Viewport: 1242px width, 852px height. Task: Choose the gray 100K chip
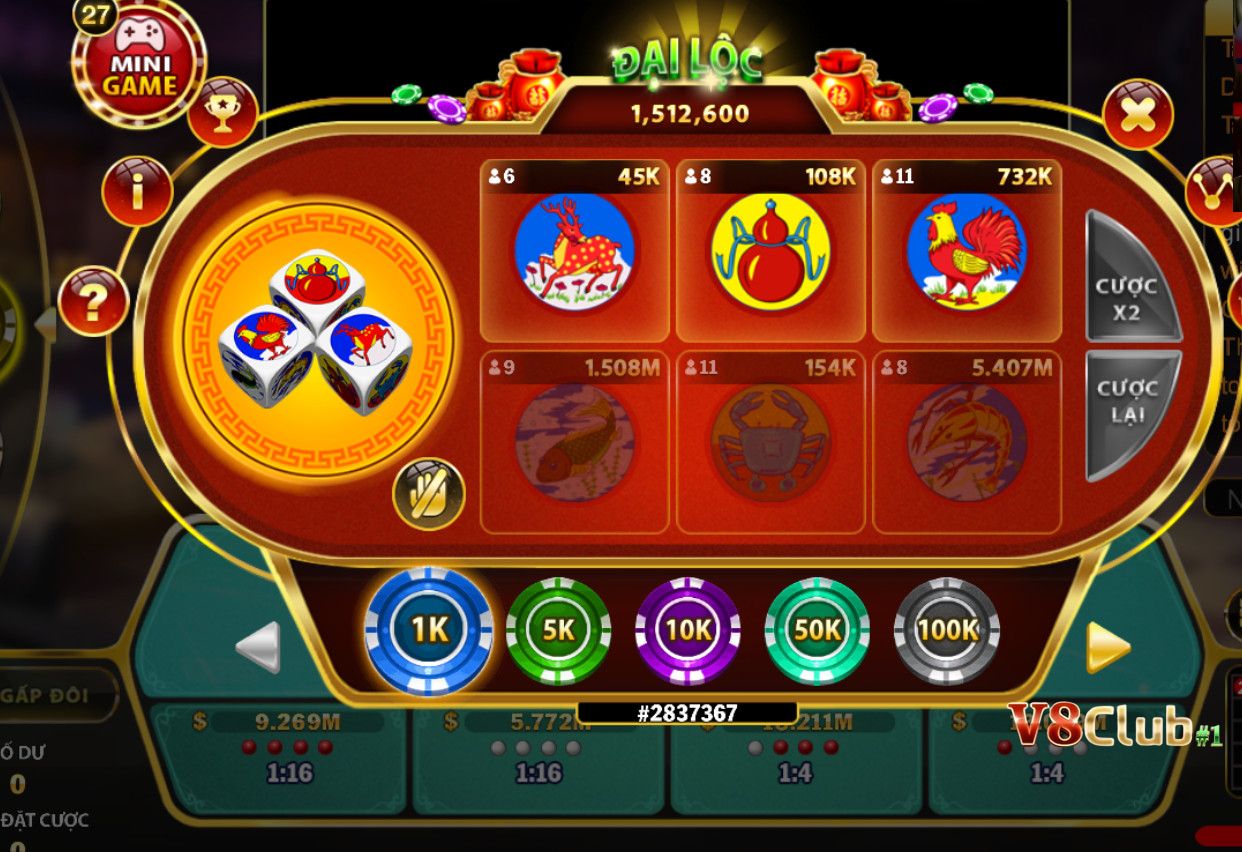947,630
